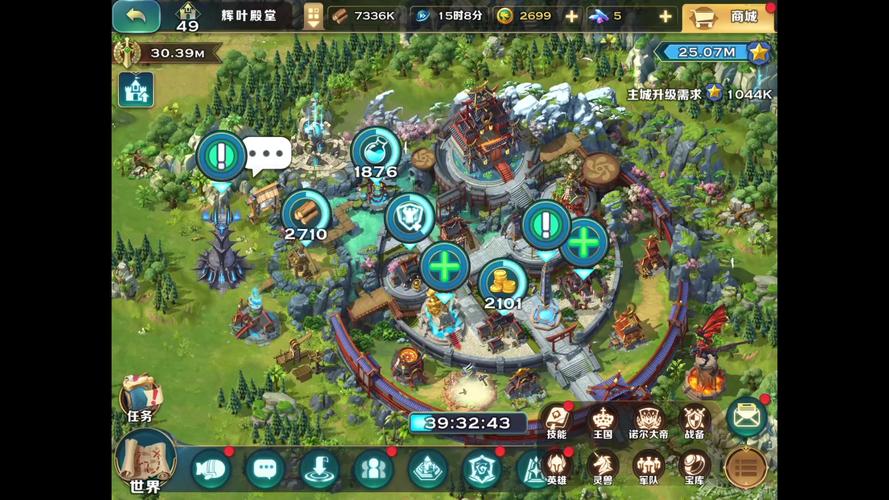Toggle the round list menu button
This screenshot has width=889, height=500.
pos(745,466)
